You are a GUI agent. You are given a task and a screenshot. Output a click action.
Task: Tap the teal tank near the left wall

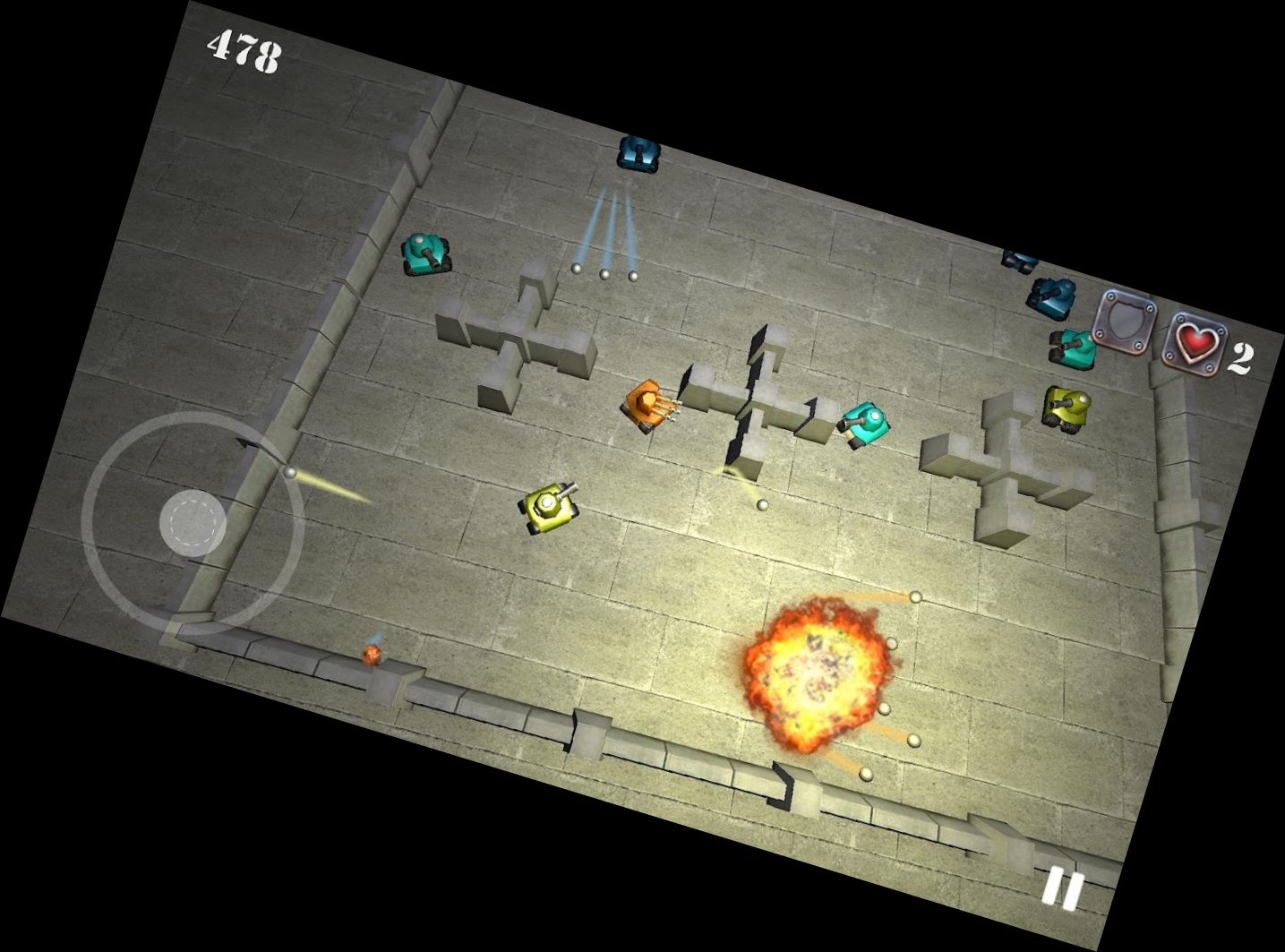424,253
